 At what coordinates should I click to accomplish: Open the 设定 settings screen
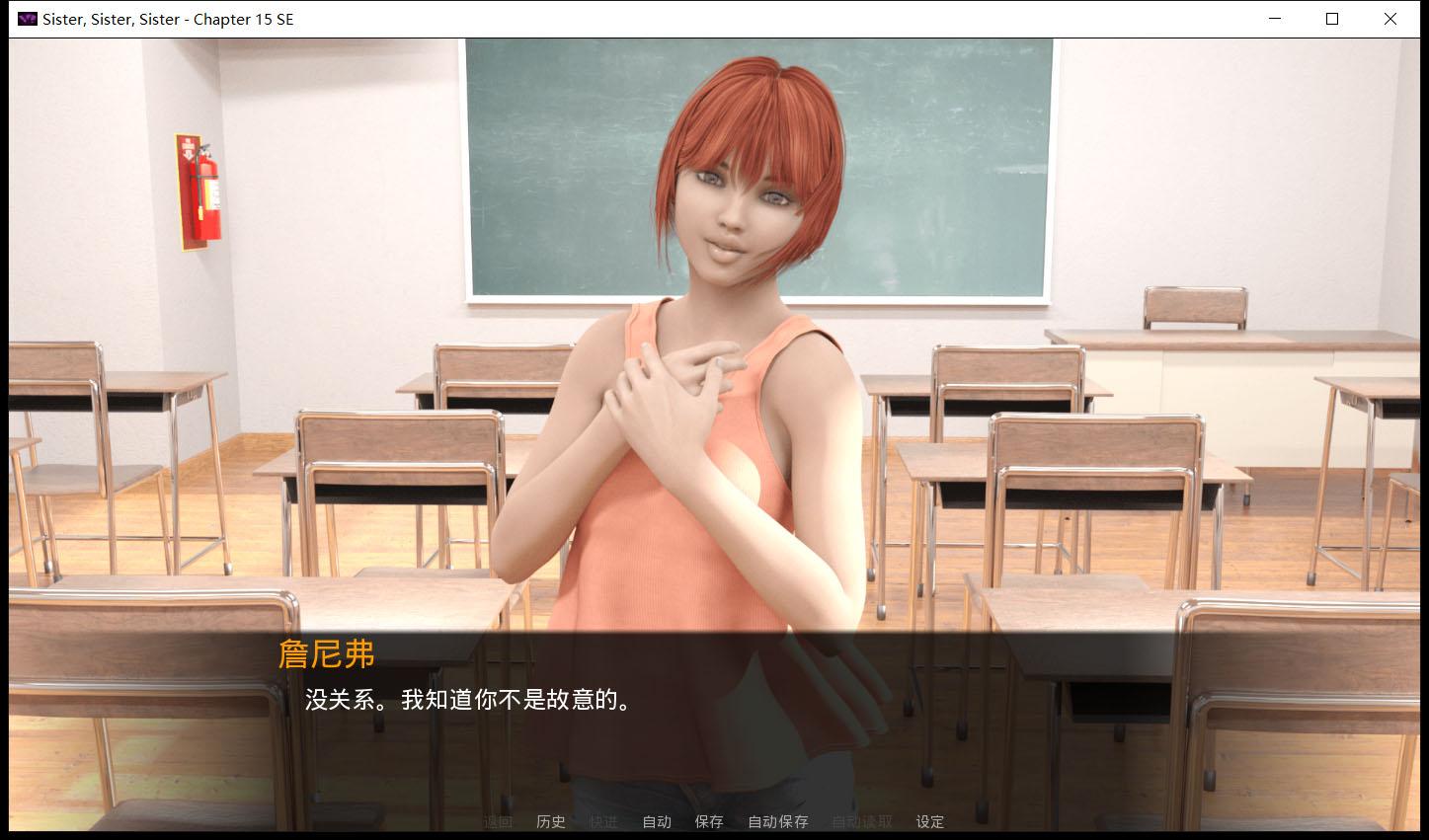click(x=929, y=821)
